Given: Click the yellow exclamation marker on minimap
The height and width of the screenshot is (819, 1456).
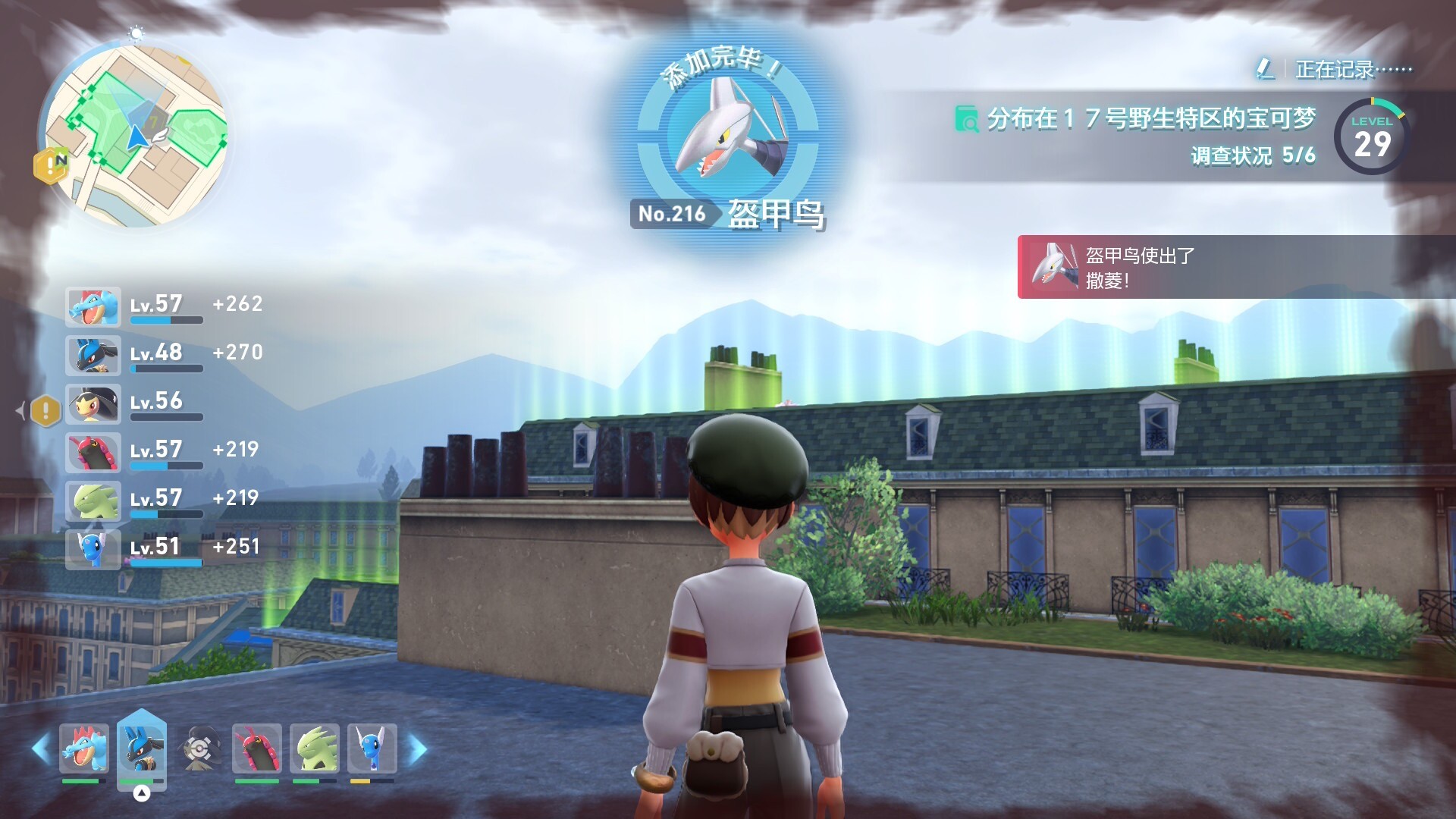Looking at the screenshot, I should click(x=50, y=165).
